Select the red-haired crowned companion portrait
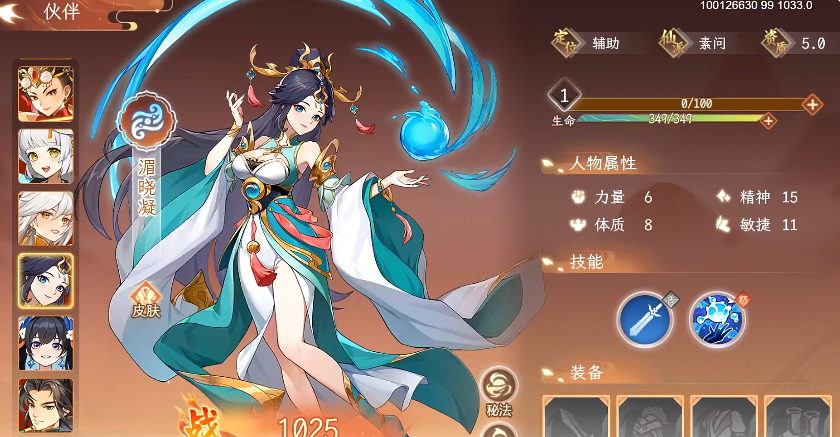Viewport: 840px width, 437px height. coord(45,92)
